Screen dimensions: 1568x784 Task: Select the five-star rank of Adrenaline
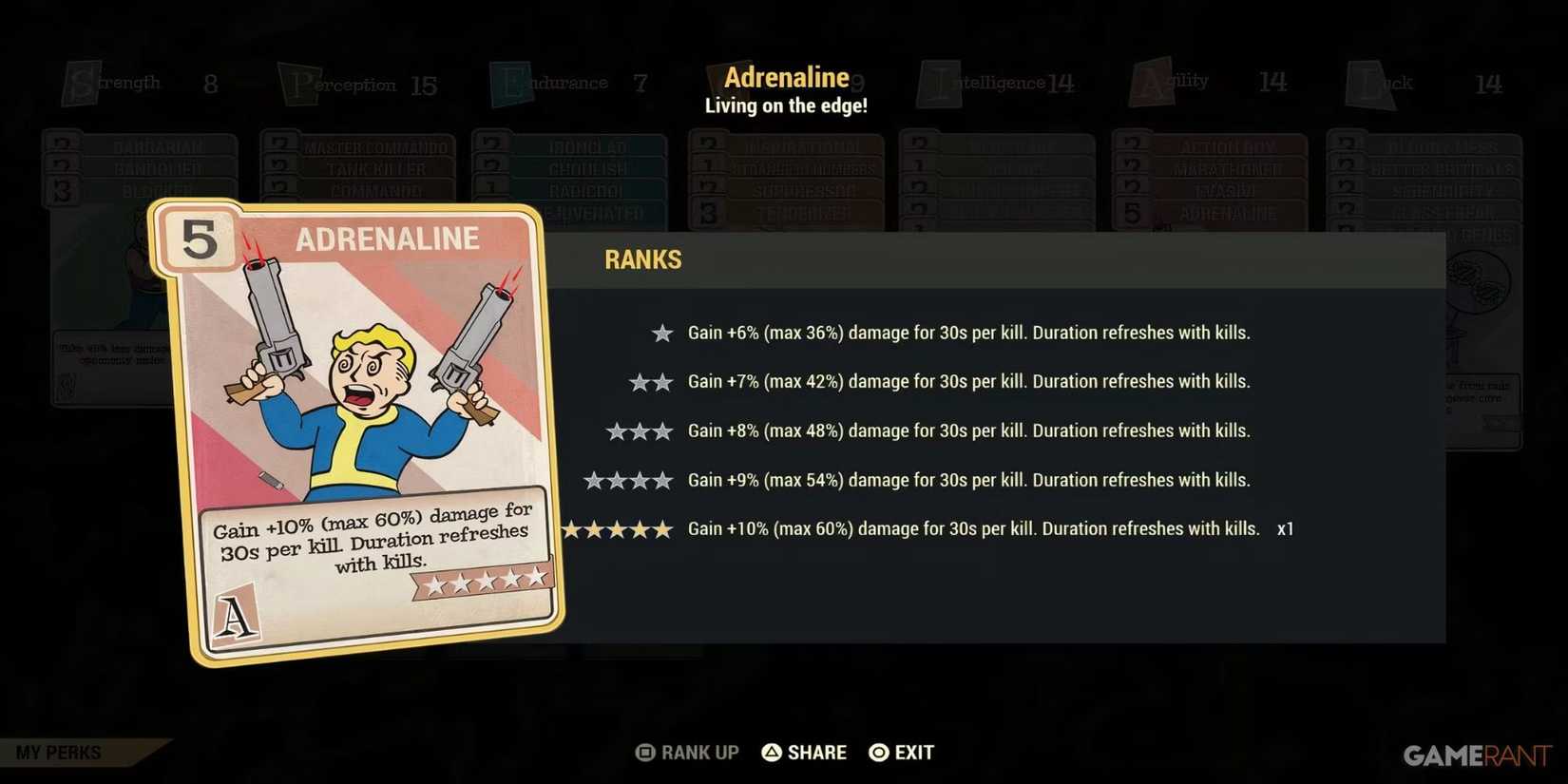616,528
